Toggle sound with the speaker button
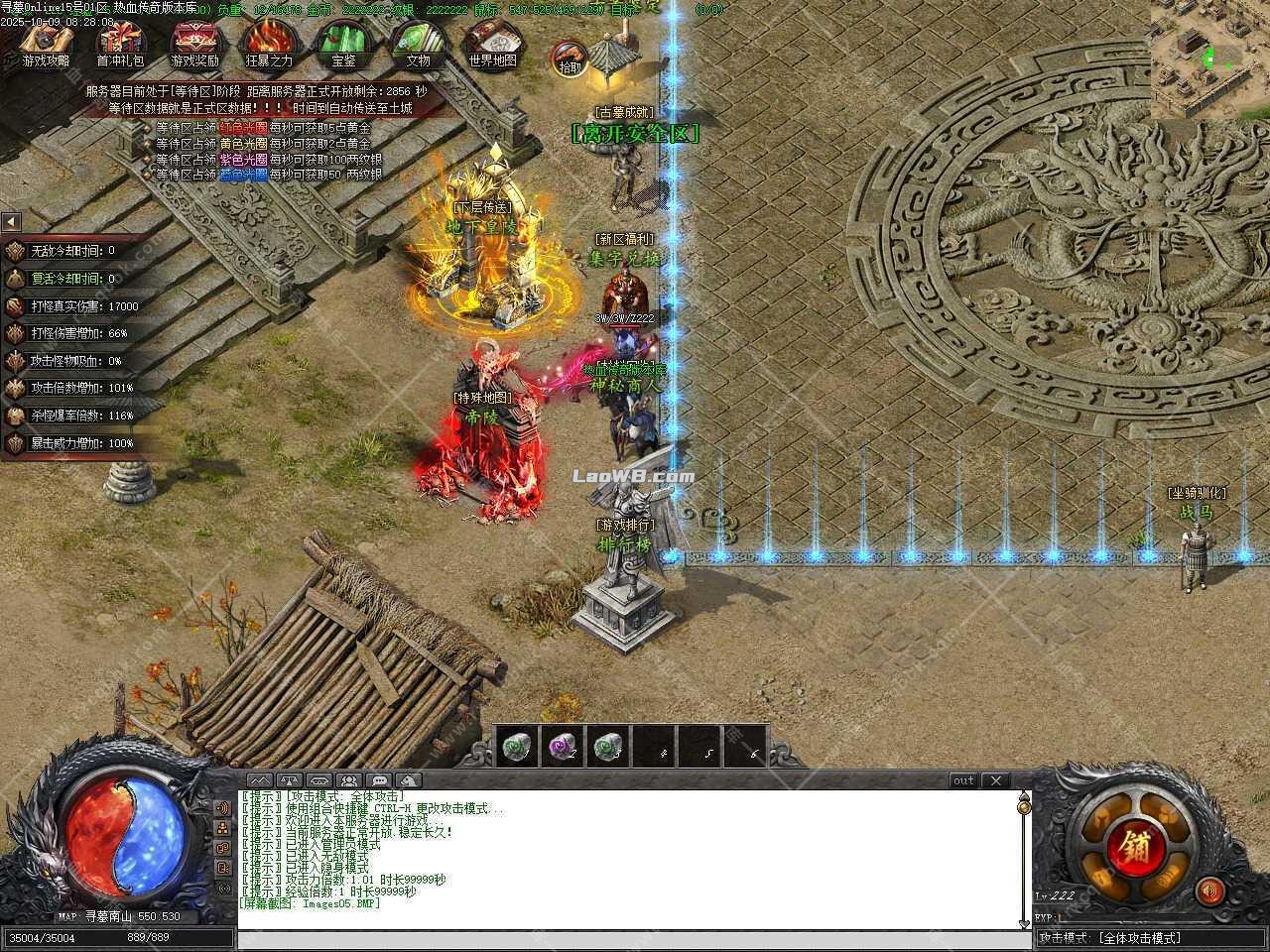 1208,891
